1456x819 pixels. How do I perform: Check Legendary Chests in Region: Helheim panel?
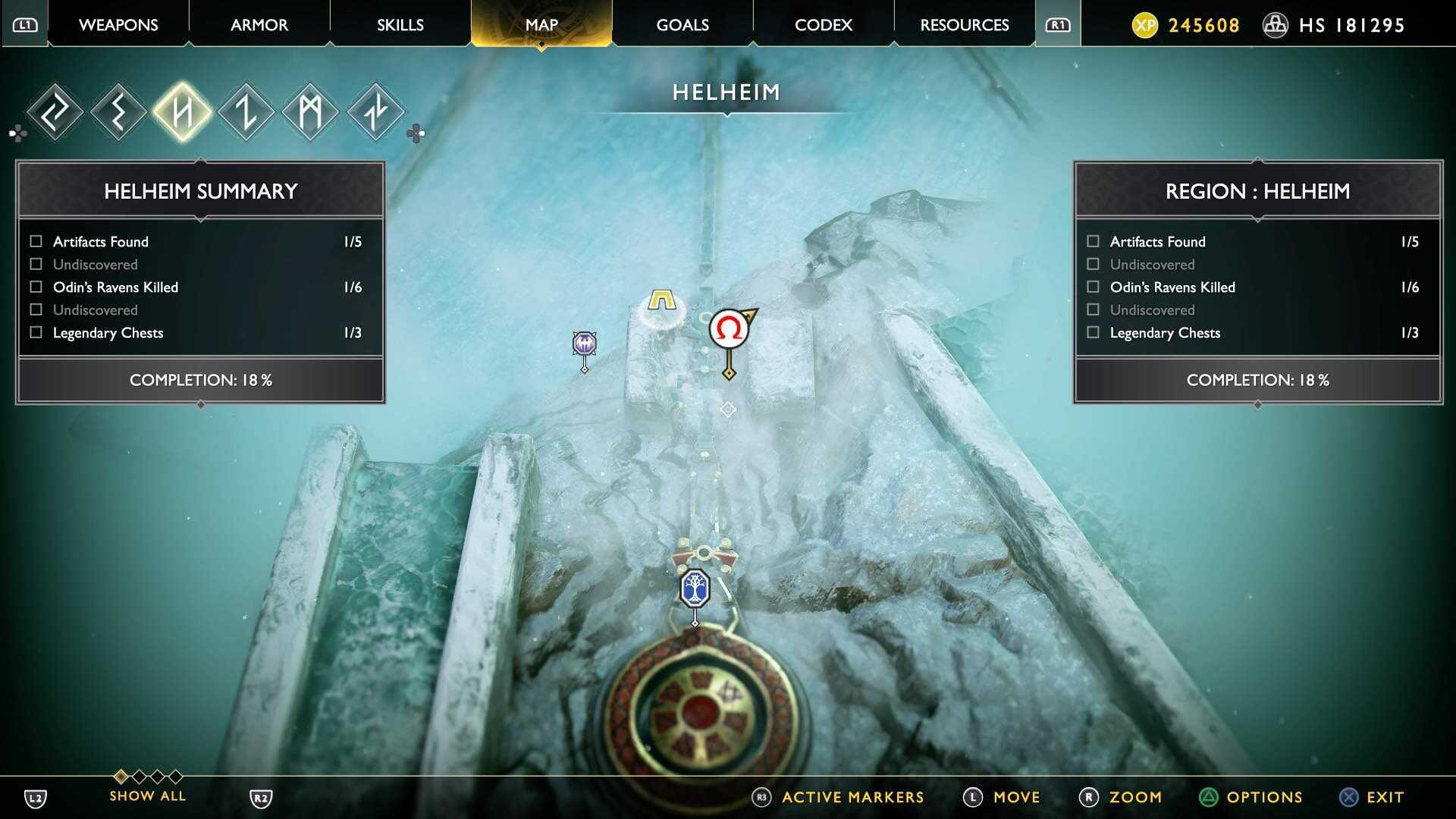pos(1093,332)
